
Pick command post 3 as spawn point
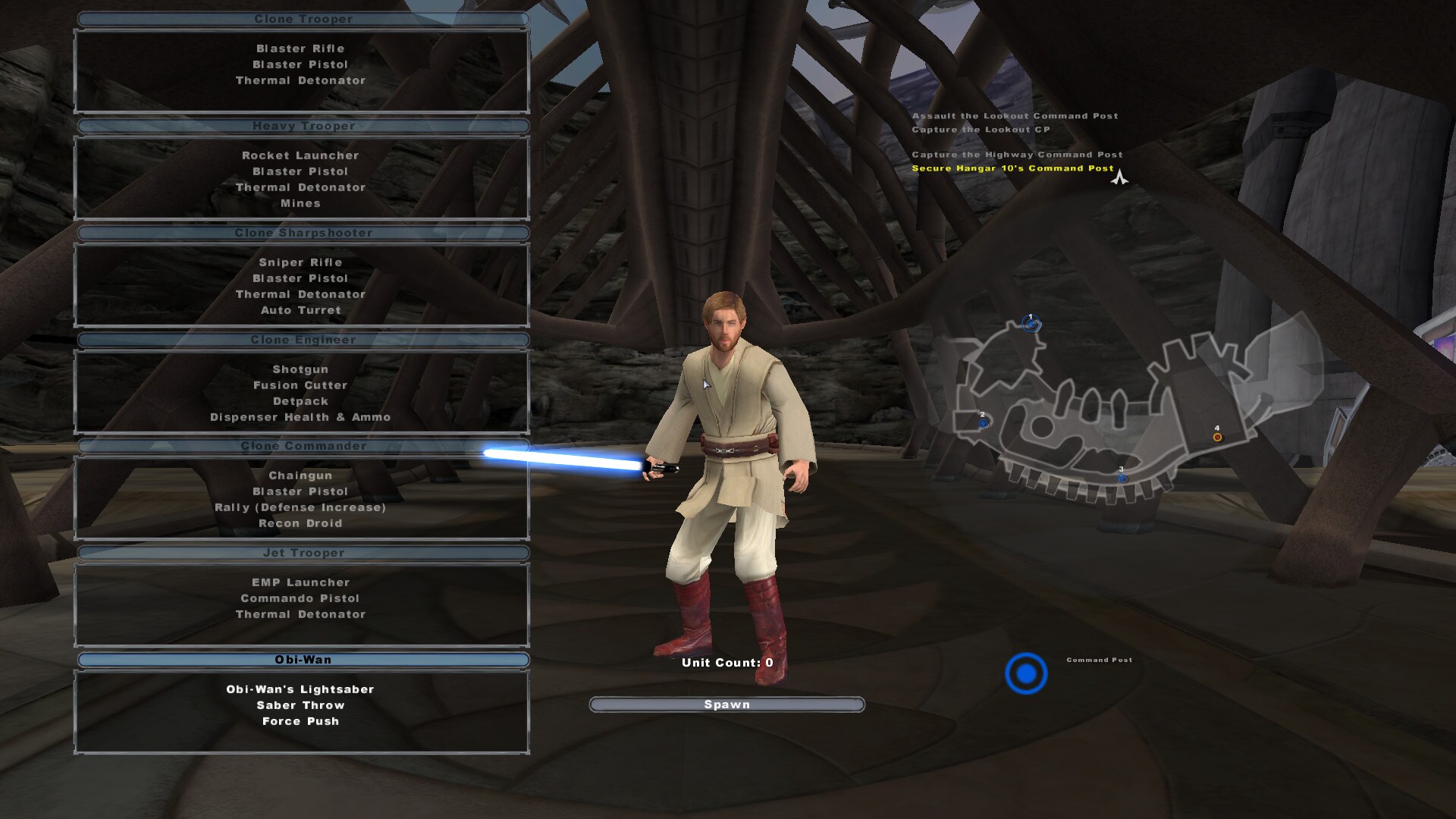tap(1122, 479)
